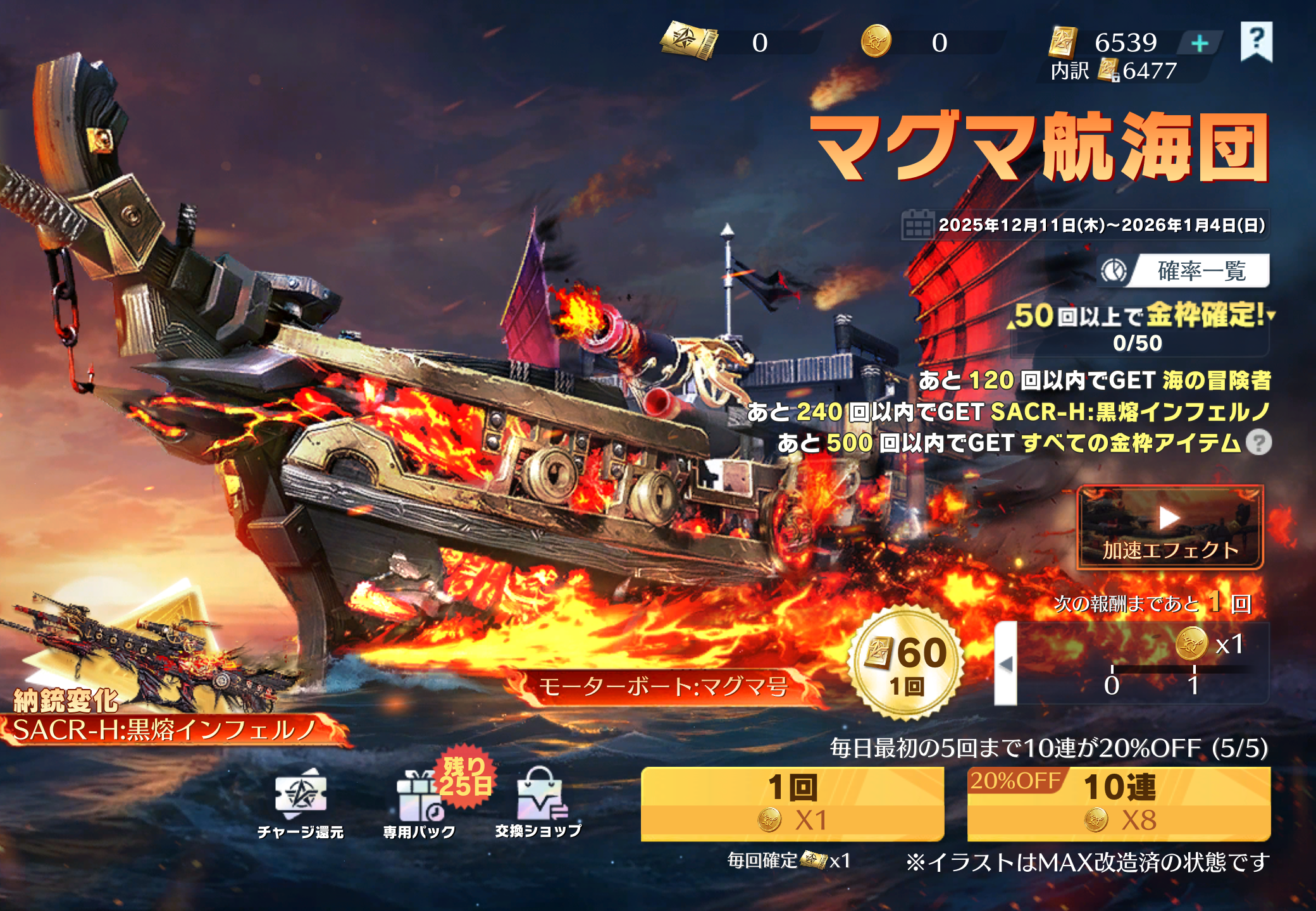Show info on すべての金枠アイテム question mark
The width and height of the screenshot is (1316, 911).
1258,443
